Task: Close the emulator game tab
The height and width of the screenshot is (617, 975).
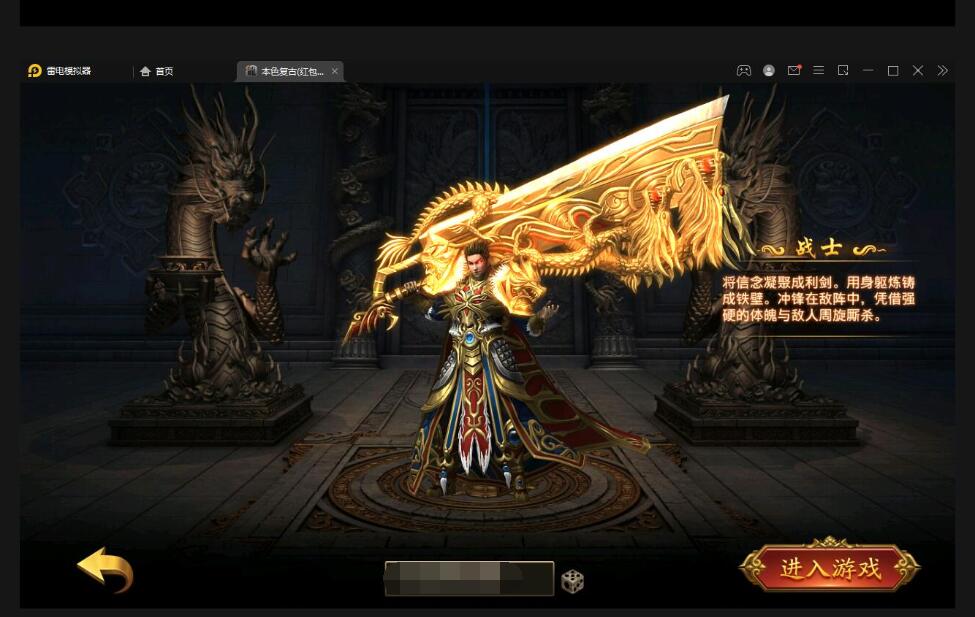Action: click(x=335, y=71)
